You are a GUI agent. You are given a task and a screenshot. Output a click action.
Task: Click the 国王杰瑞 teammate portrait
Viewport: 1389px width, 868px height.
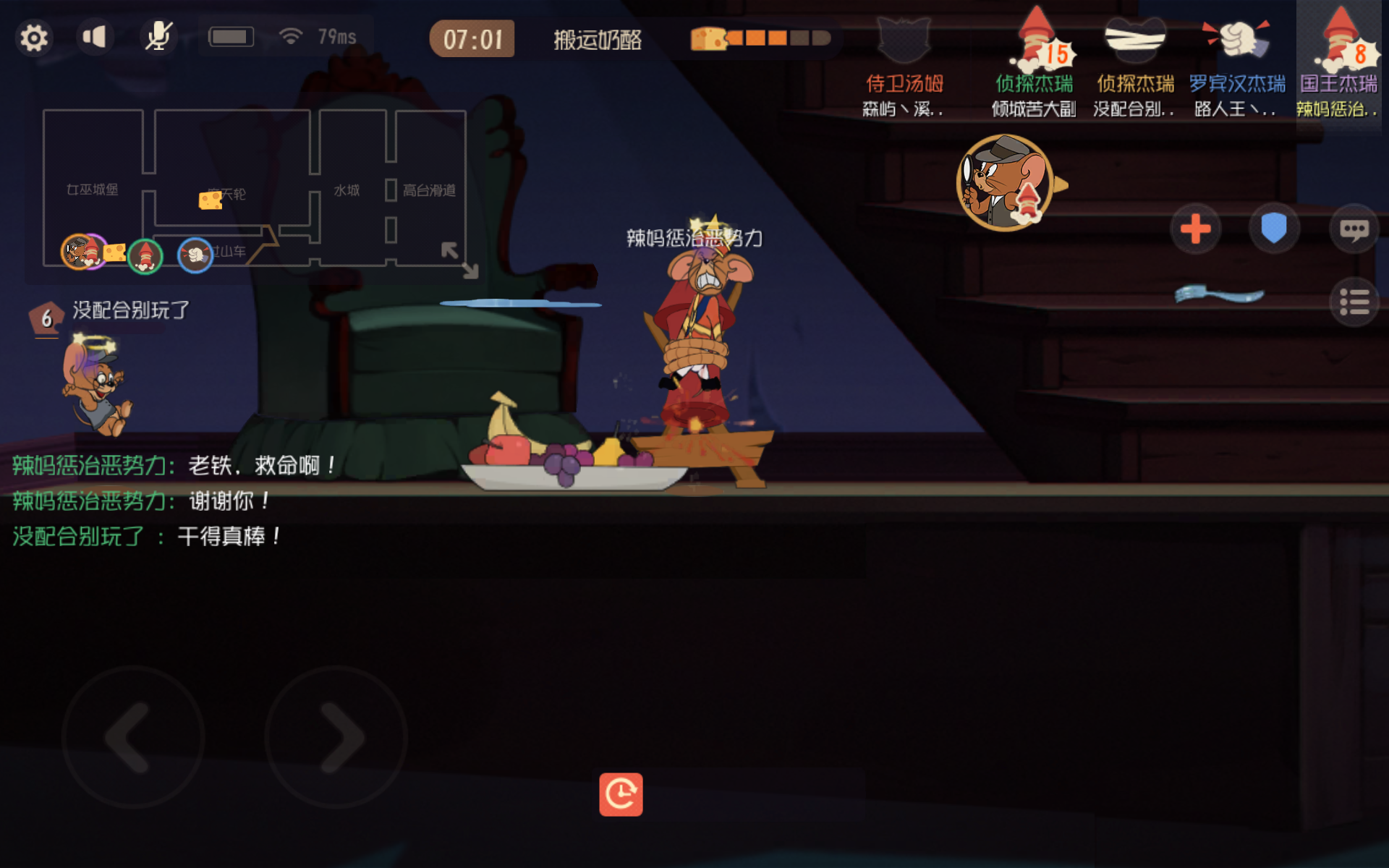click(1342, 40)
